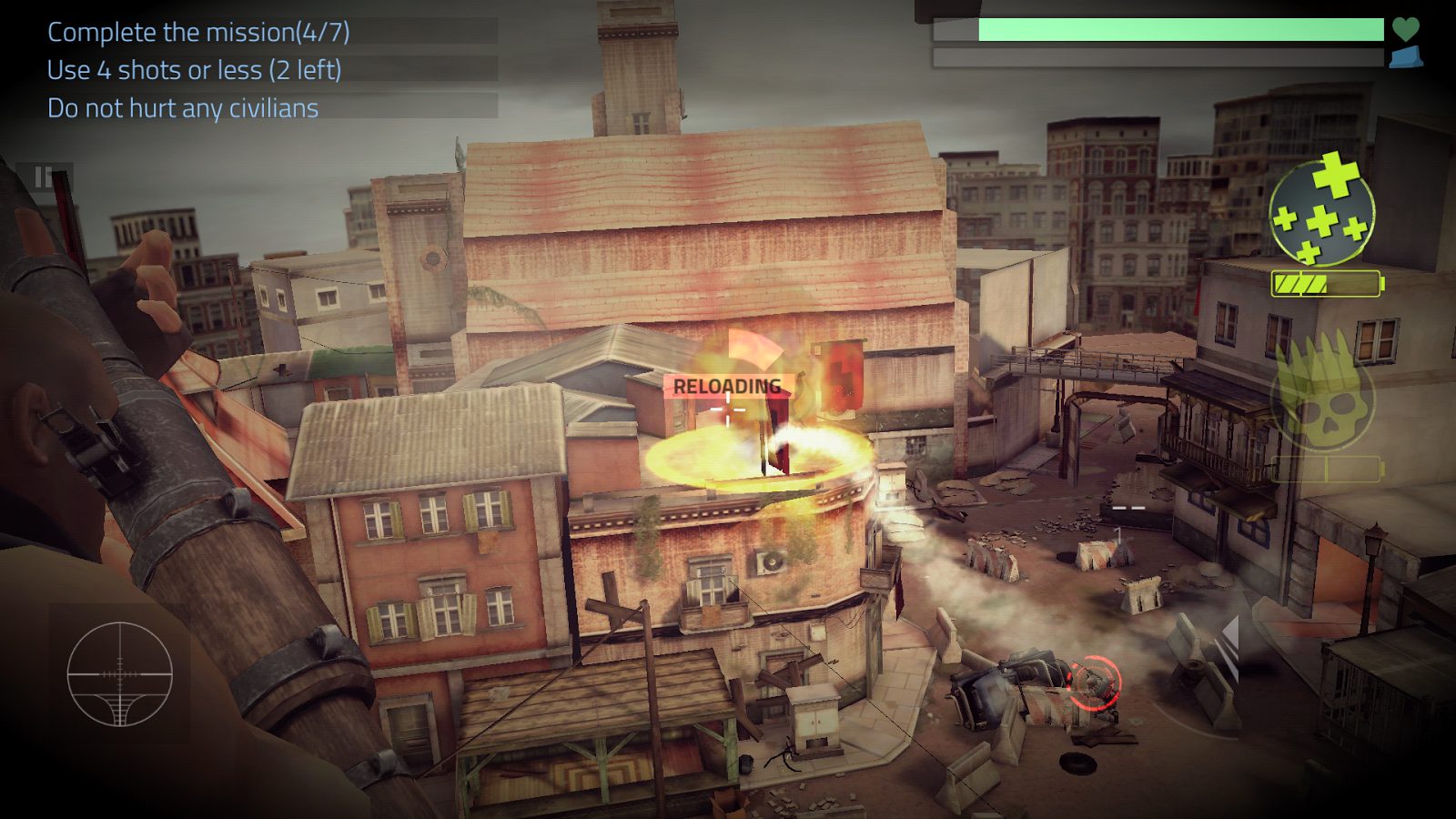Open the "Complete the mission" objective tracker
This screenshot has width=1456, height=819.
click(x=198, y=32)
